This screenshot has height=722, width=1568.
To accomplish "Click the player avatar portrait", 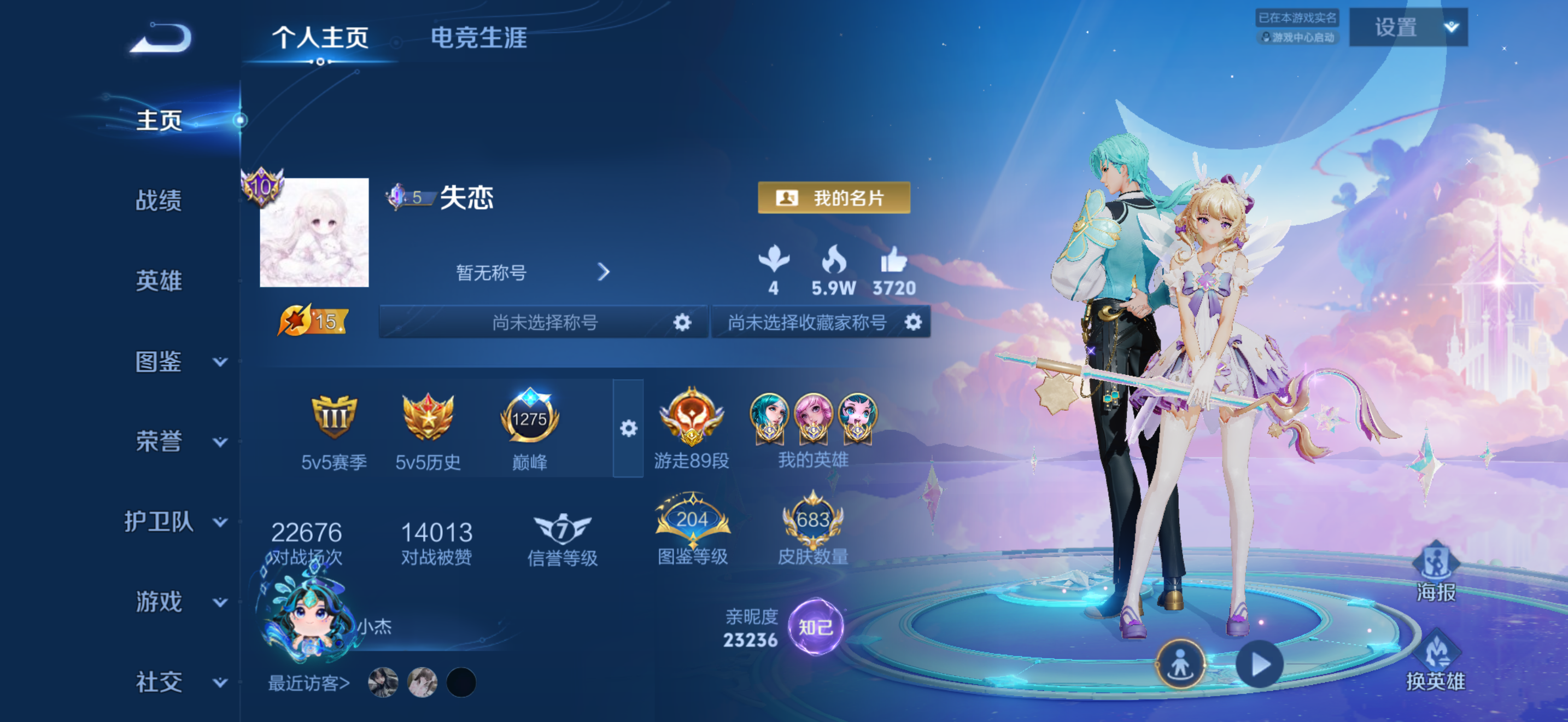I will click(314, 232).
